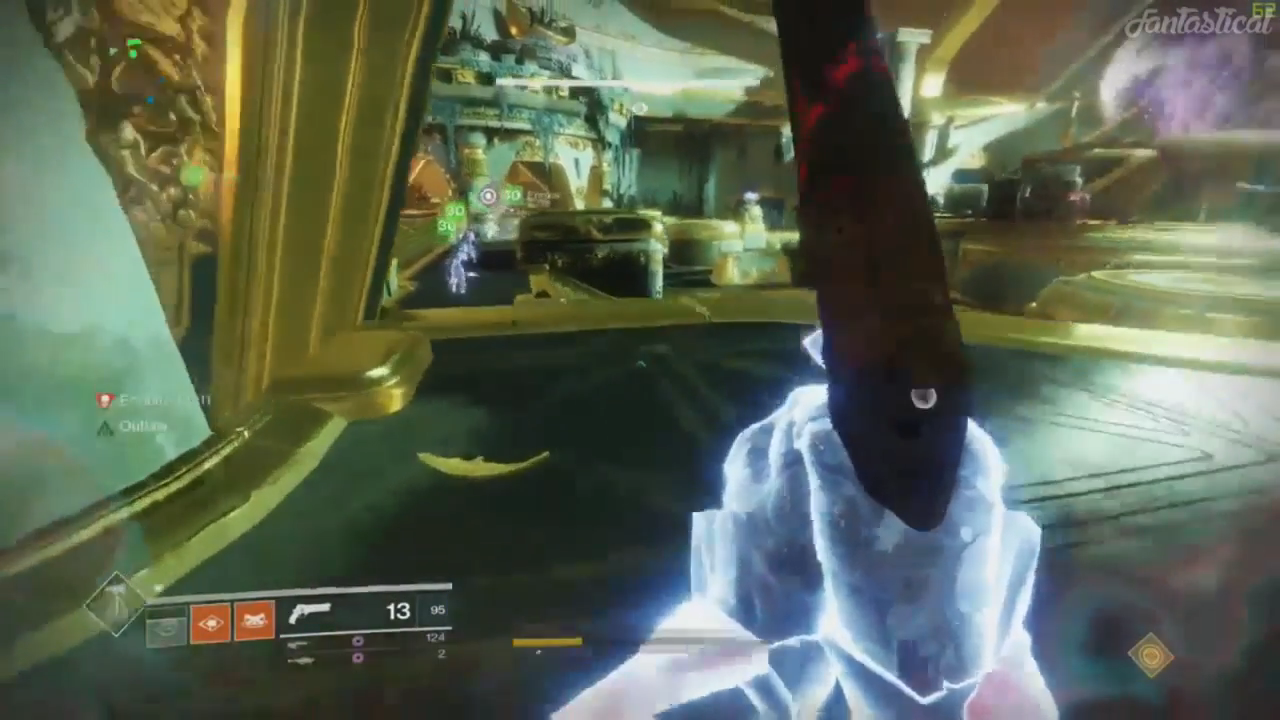Screen dimensions: 1280x720
Task: Click the red shield buff icon
Action: [104, 401]
